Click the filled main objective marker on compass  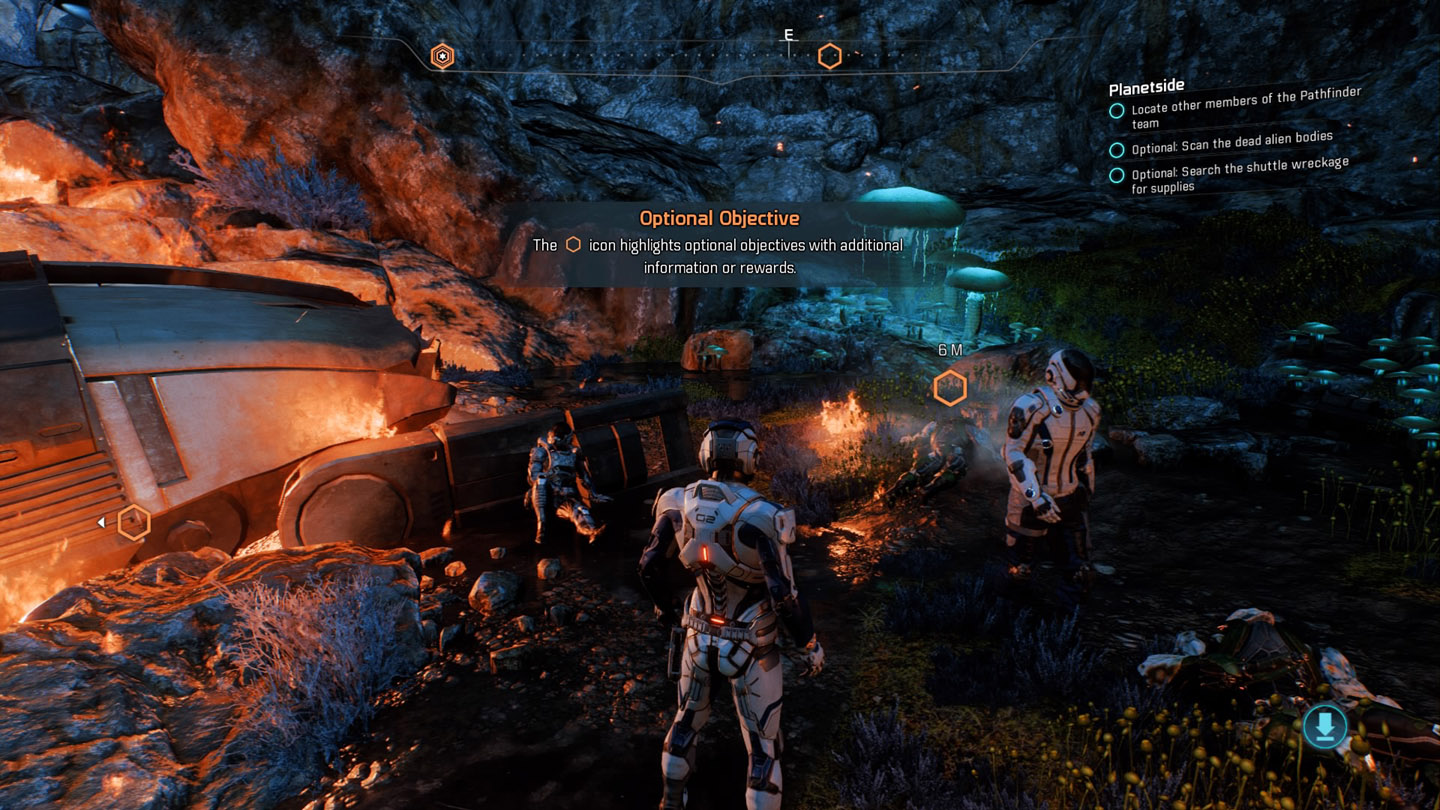442,56
